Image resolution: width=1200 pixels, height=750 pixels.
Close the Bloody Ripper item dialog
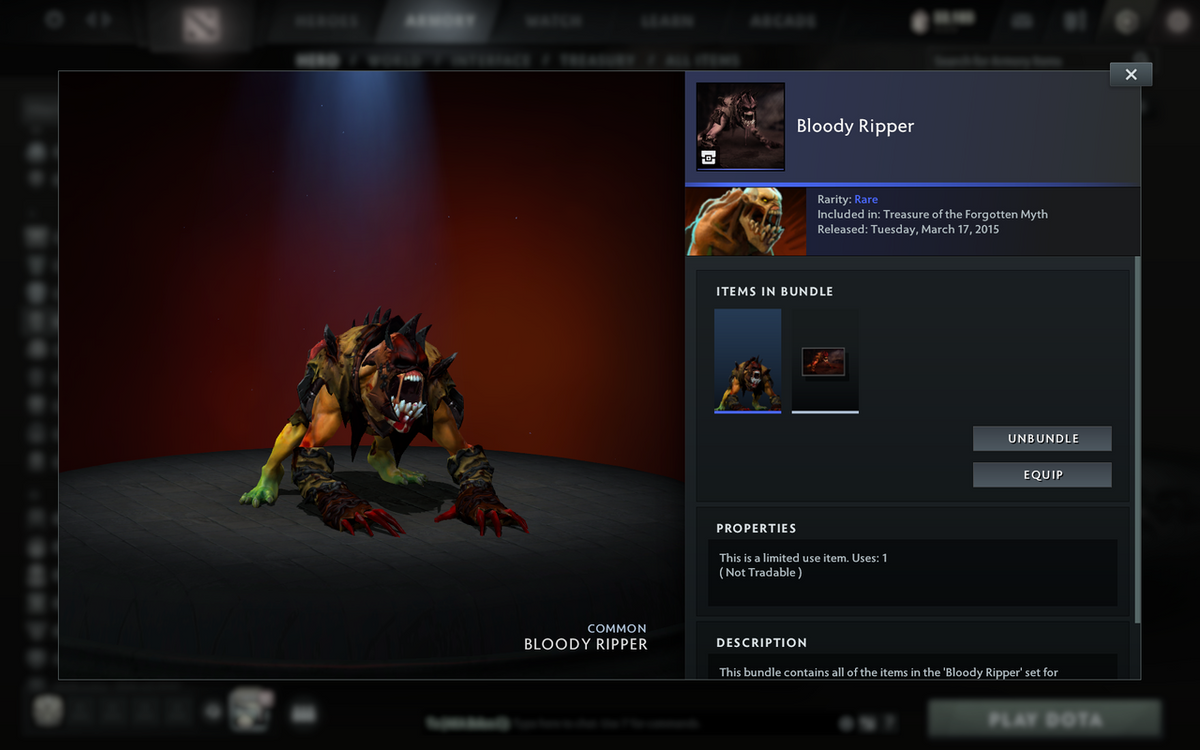pos(1131,74)
